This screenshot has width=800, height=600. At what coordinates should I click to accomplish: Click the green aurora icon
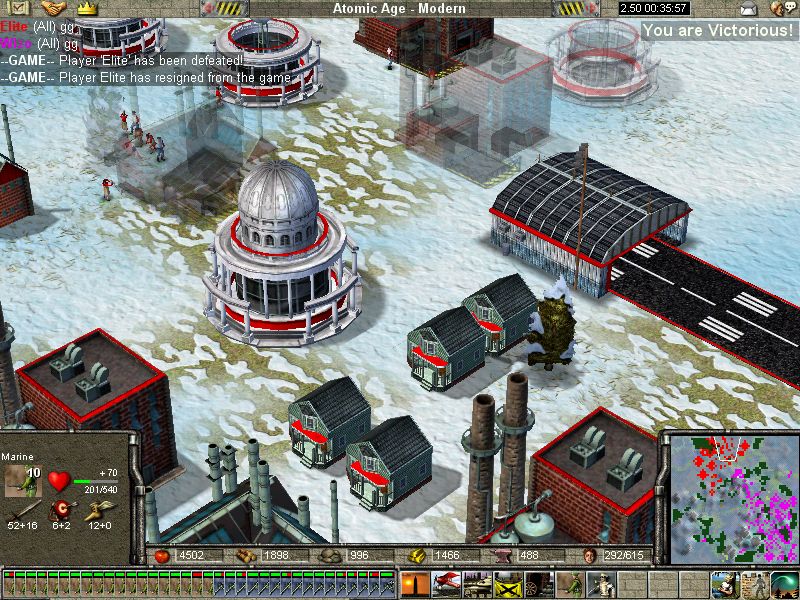(784, 582)
